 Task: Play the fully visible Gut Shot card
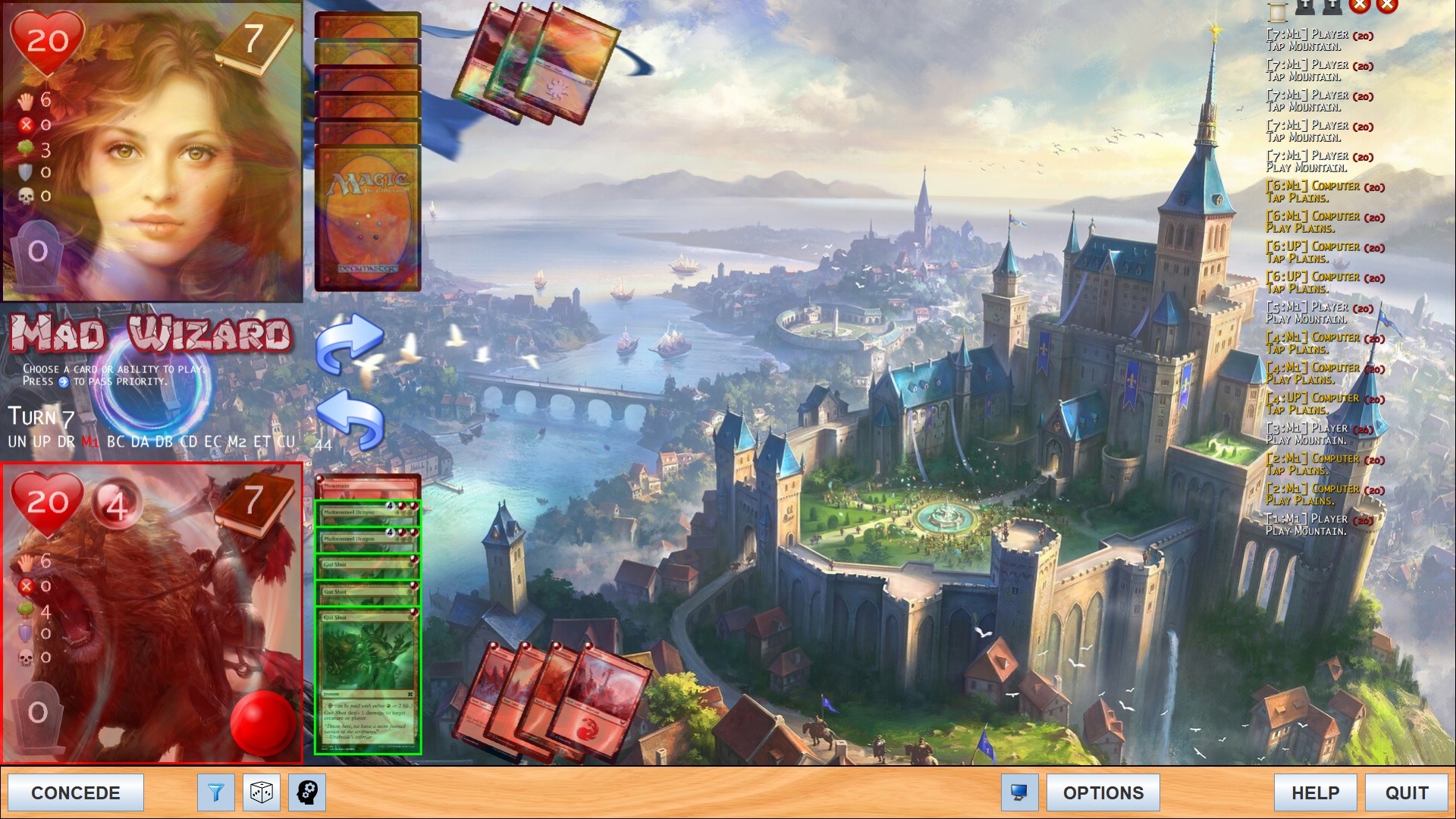click(368, 682)
